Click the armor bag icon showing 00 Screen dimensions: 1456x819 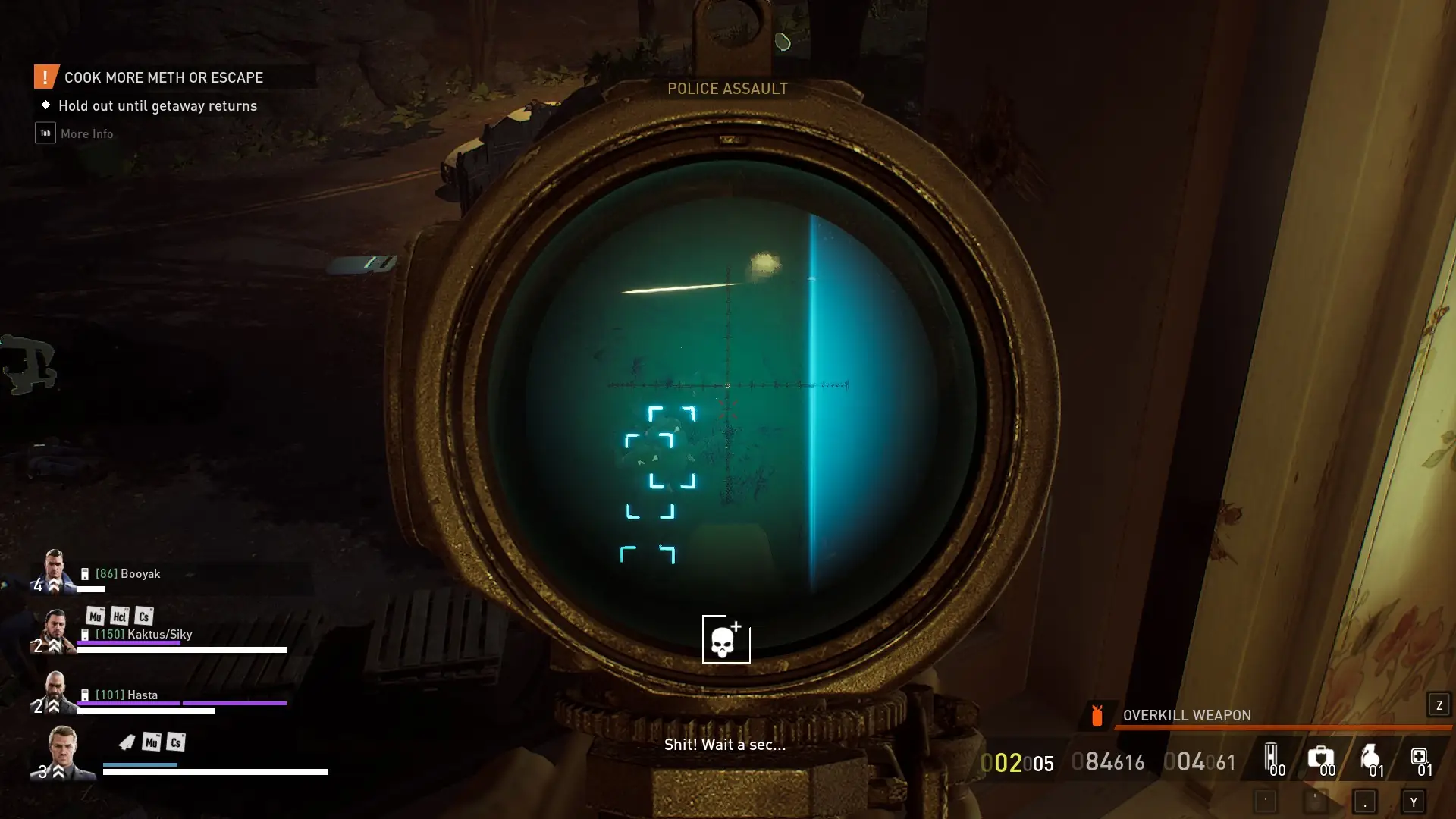(1271, 757)
